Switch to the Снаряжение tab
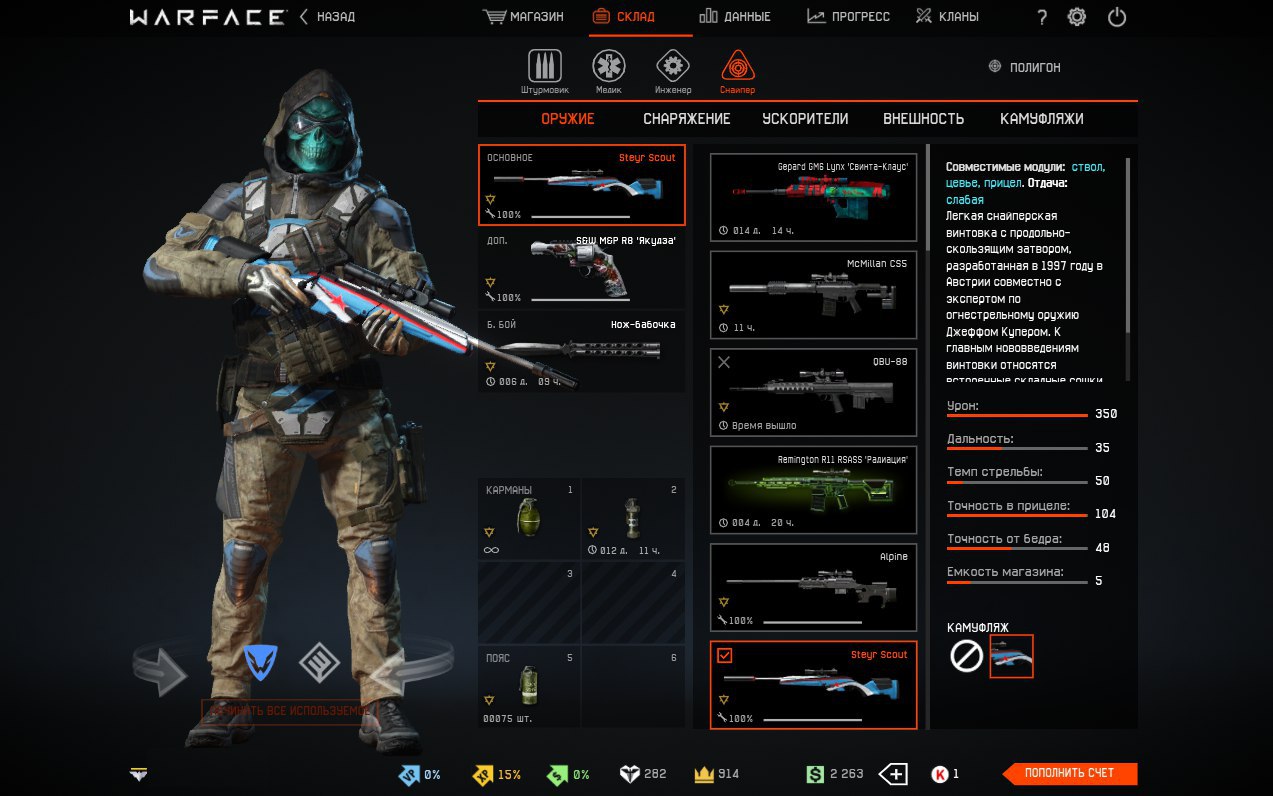 pos(687,119)
